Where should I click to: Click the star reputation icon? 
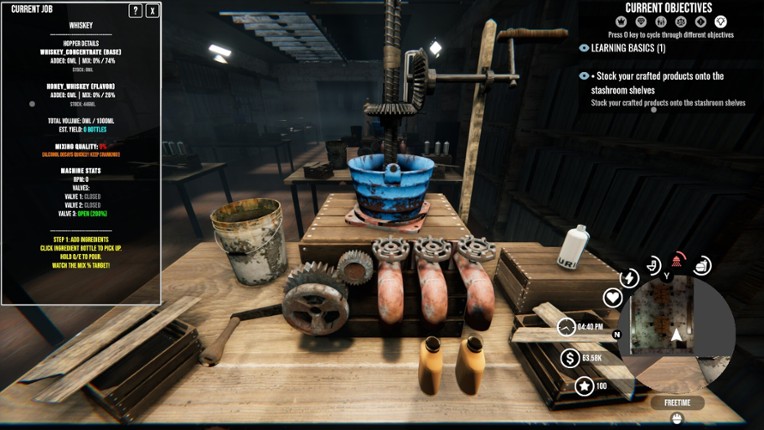point(584,385)
